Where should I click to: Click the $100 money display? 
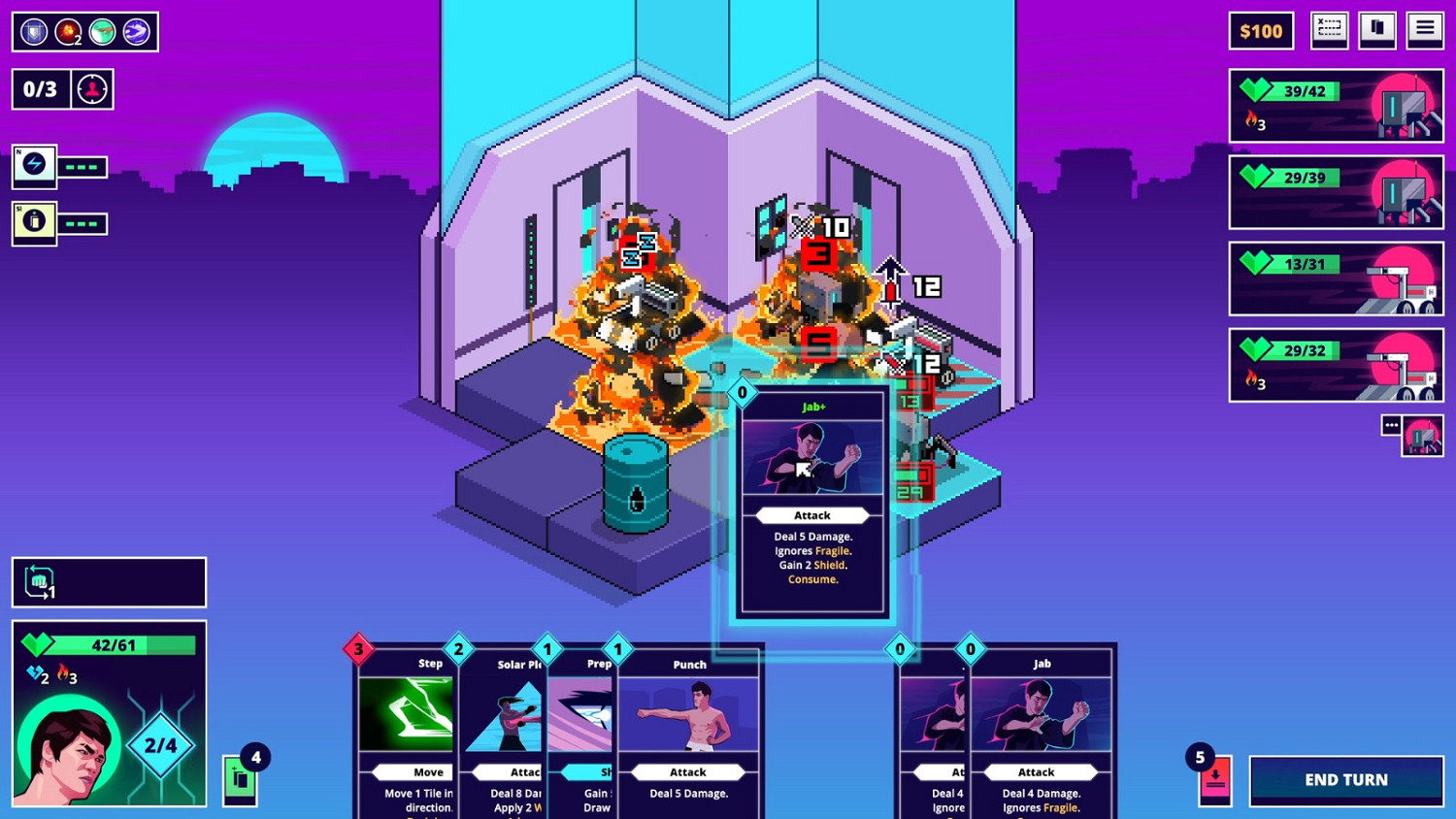(x=1260, y=30)
